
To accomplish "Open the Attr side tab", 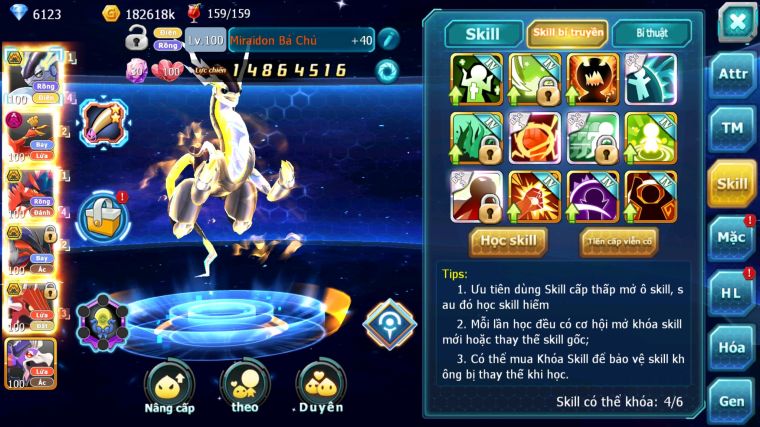I will click(732, 75).
